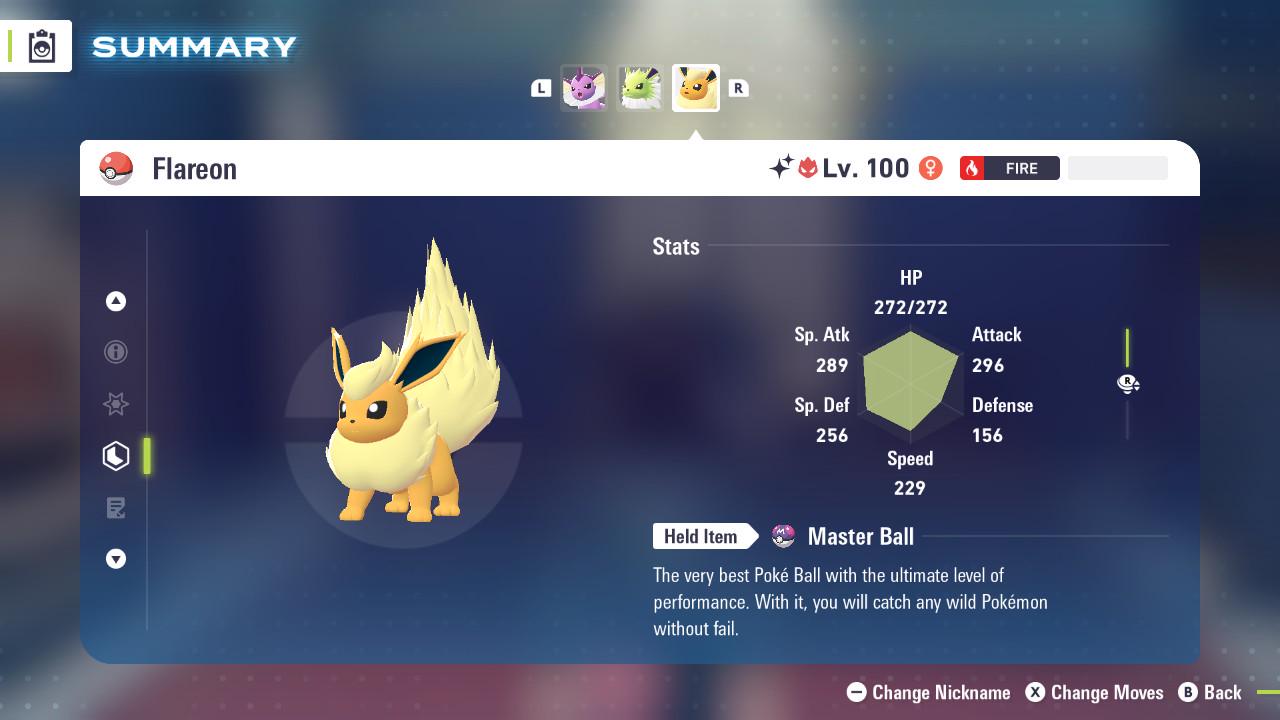Click the up arrow above the sidebar icons
Viewport: 1280px width, 720px height.
point(115,300)
